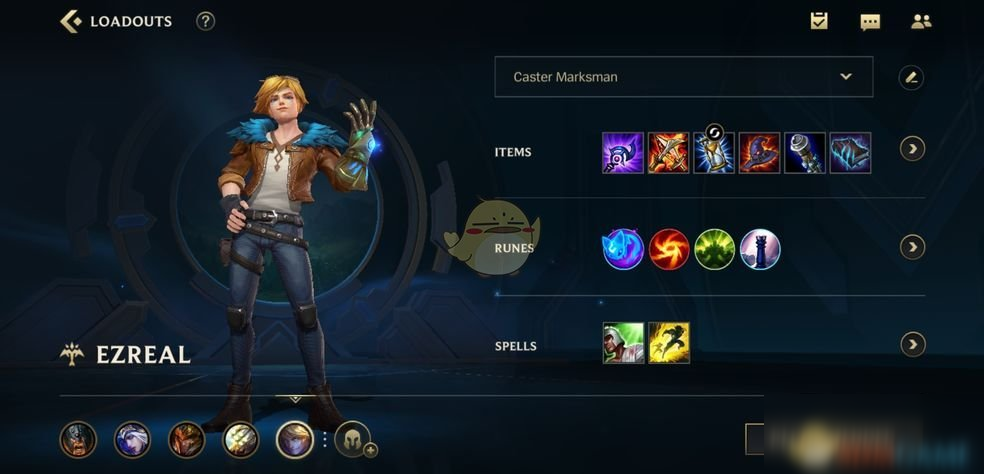Screen dimensions: 984x474
Task: Open the friends list icon
Action: click(921, 21)
